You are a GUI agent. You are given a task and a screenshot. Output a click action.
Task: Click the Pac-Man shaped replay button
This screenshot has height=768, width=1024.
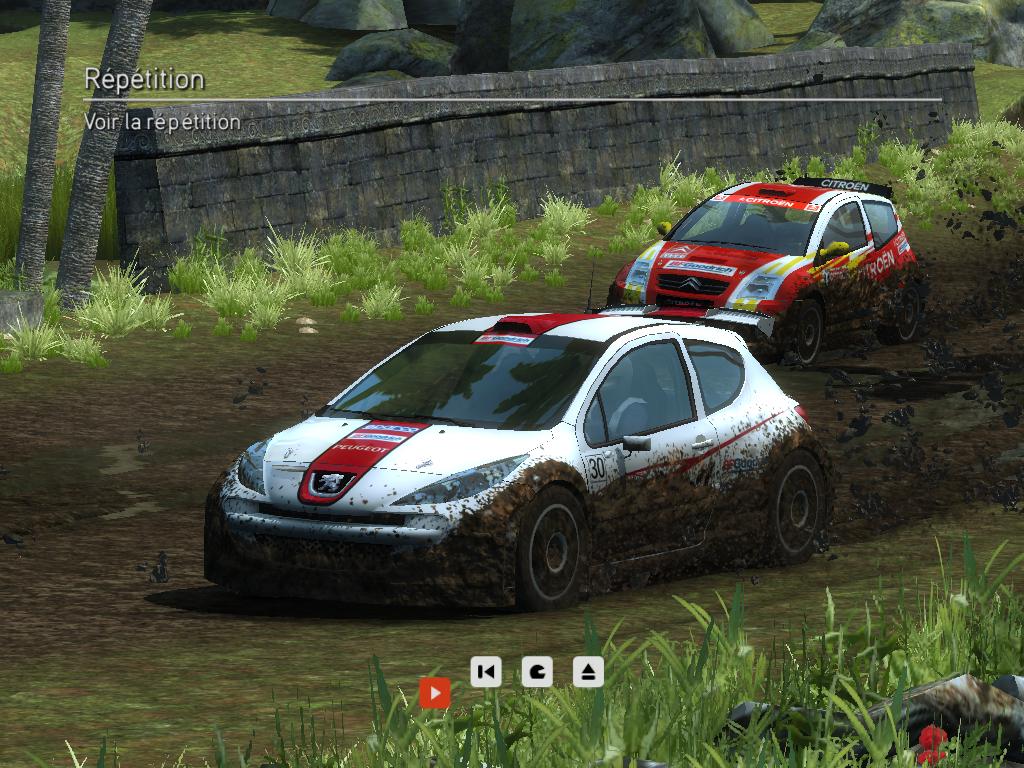tap(537, 671)
